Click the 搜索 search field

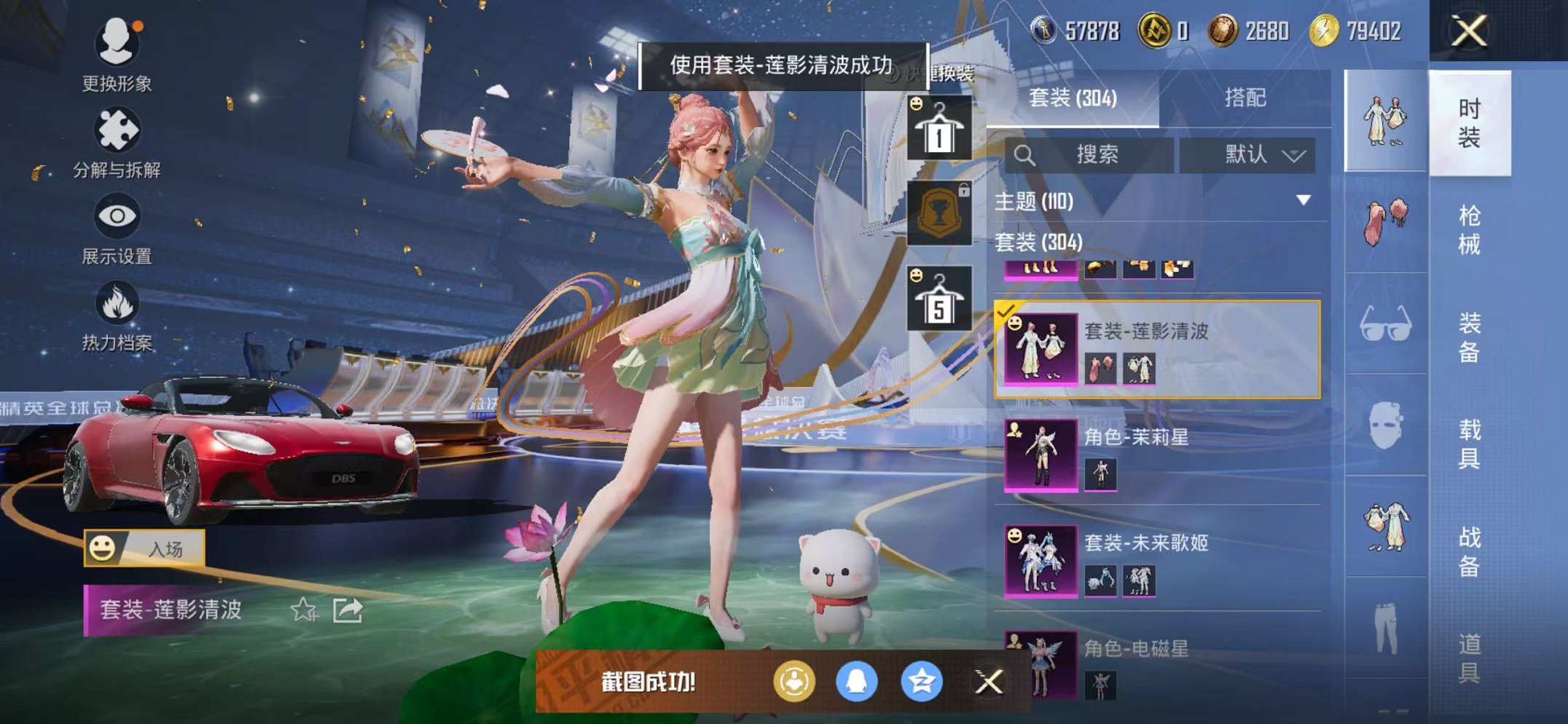(1089, 154)
